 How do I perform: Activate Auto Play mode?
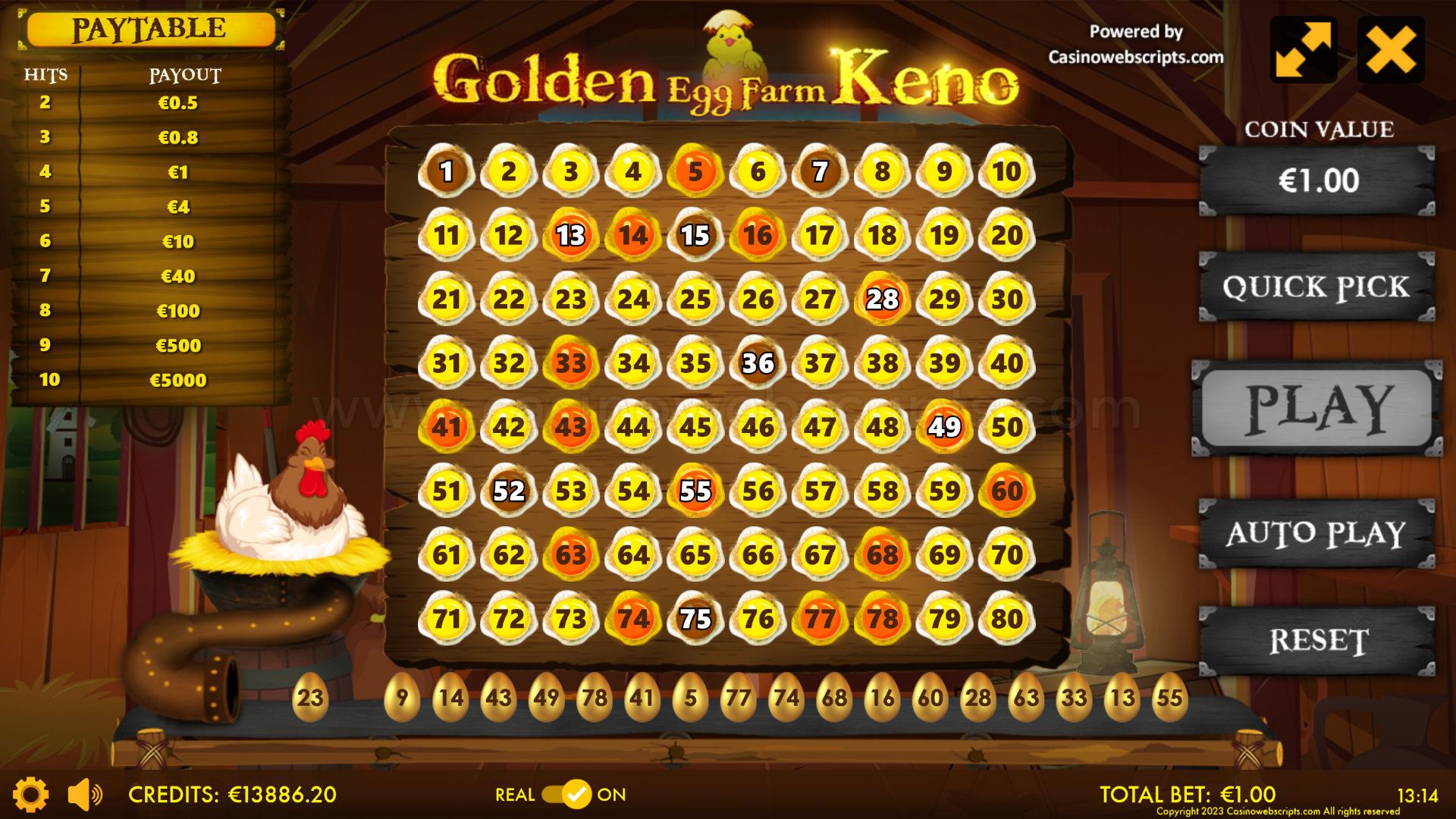1316,533
